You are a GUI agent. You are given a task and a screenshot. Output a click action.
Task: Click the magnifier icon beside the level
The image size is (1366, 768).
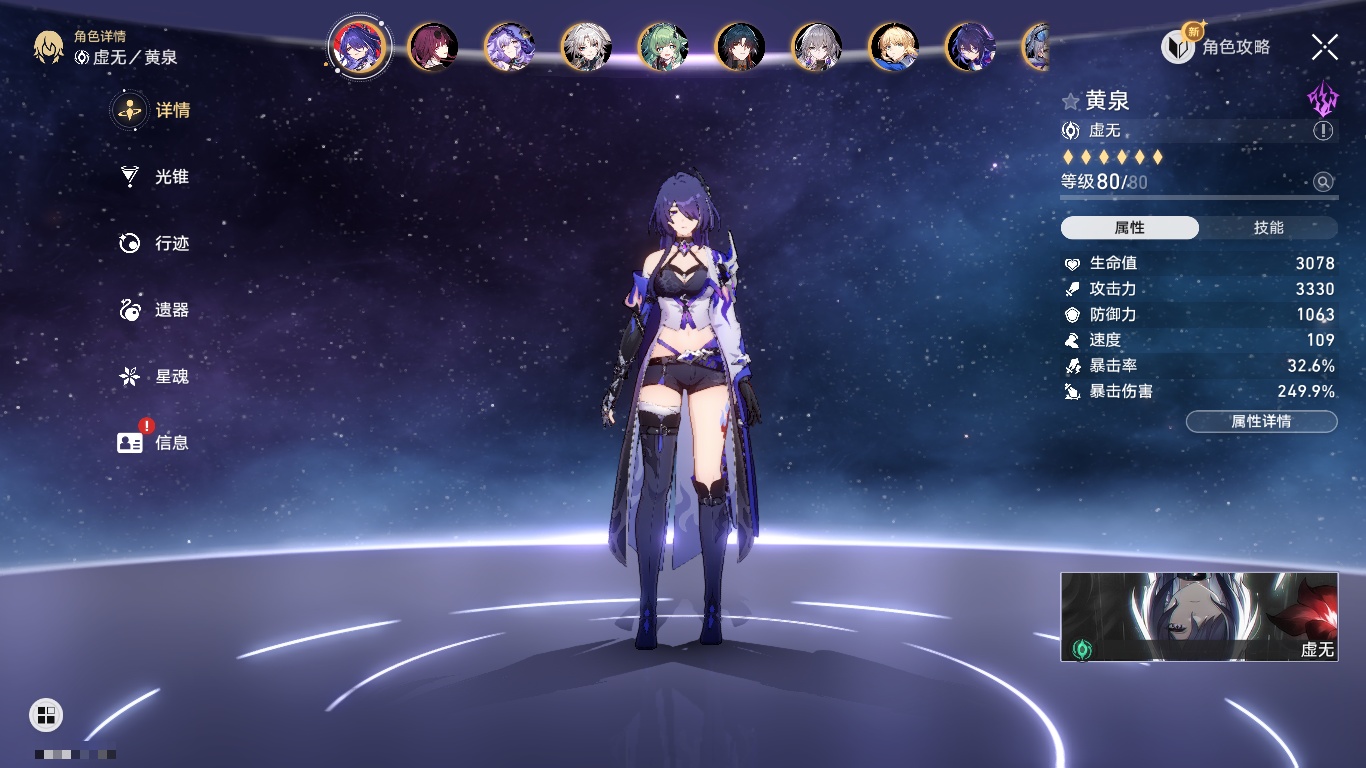pos(1323,182)
